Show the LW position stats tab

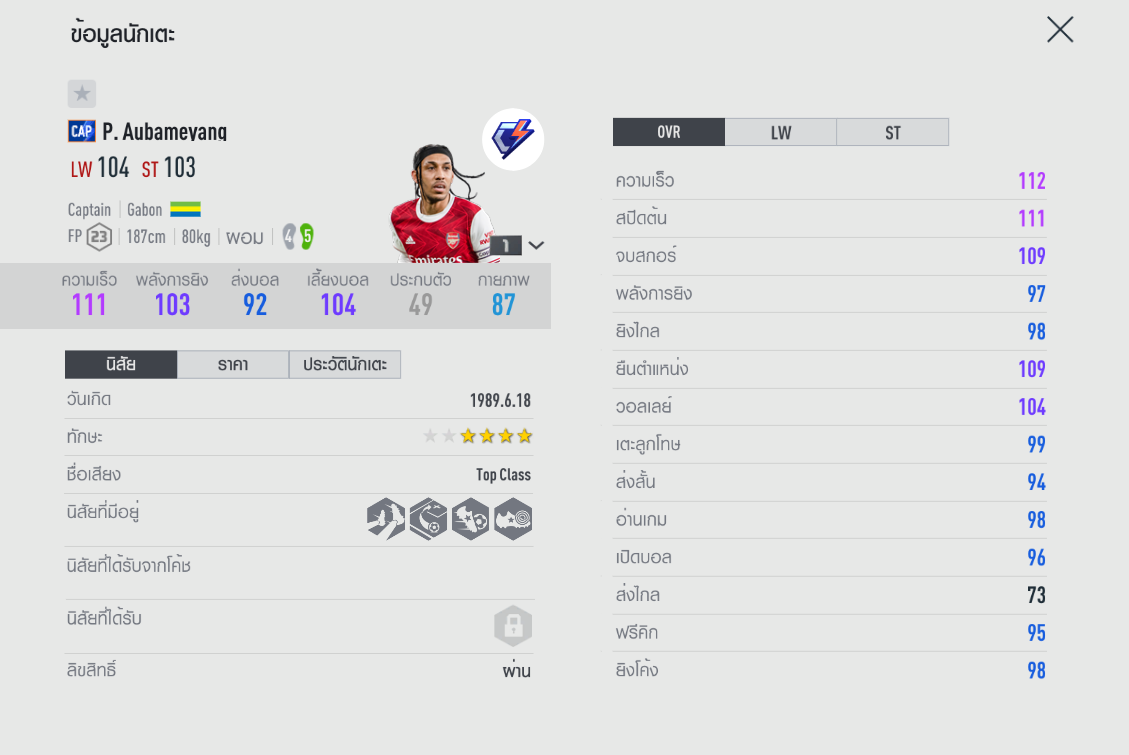pos(781,132)
